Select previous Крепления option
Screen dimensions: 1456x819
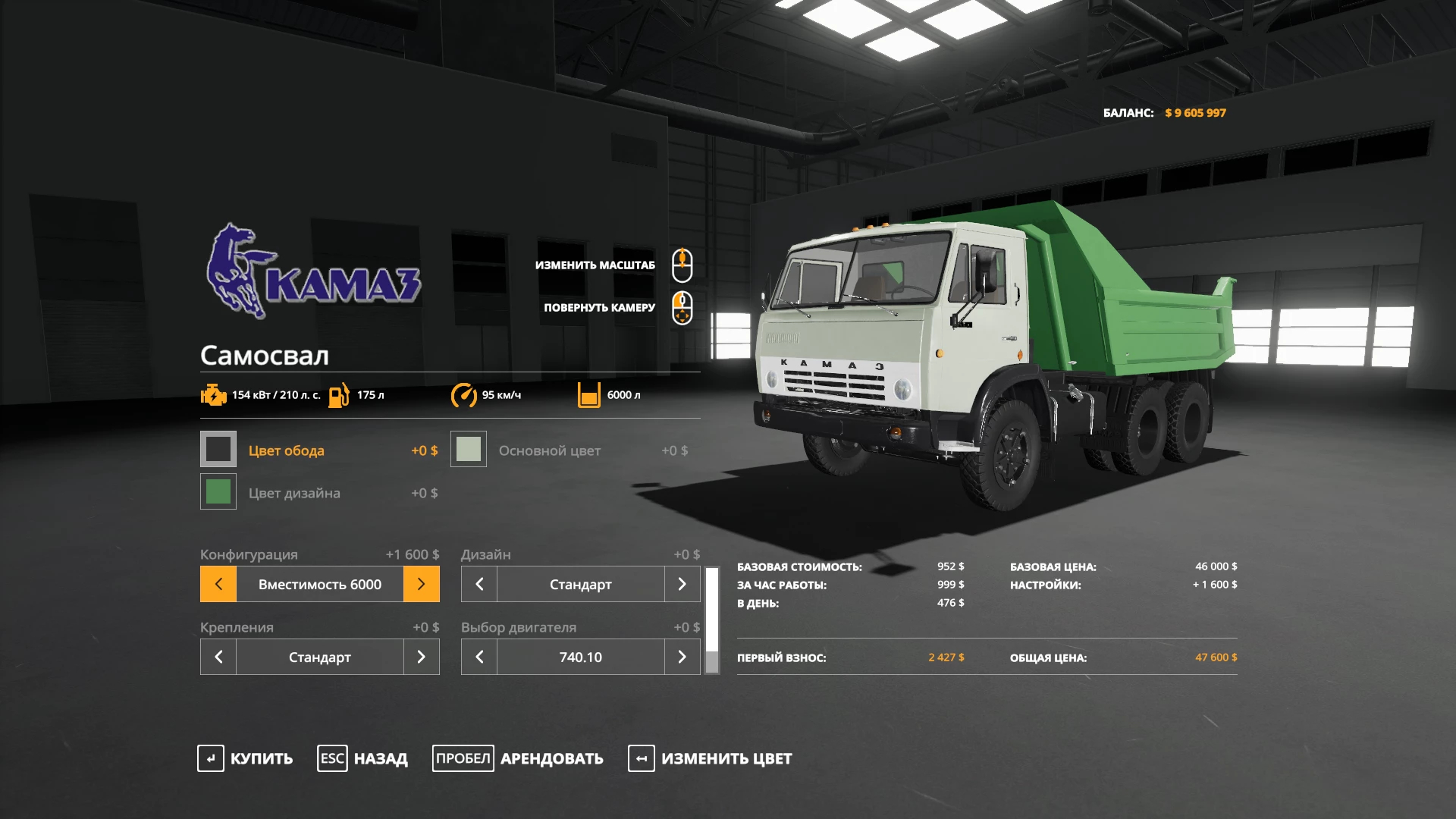tap(218, 657)
